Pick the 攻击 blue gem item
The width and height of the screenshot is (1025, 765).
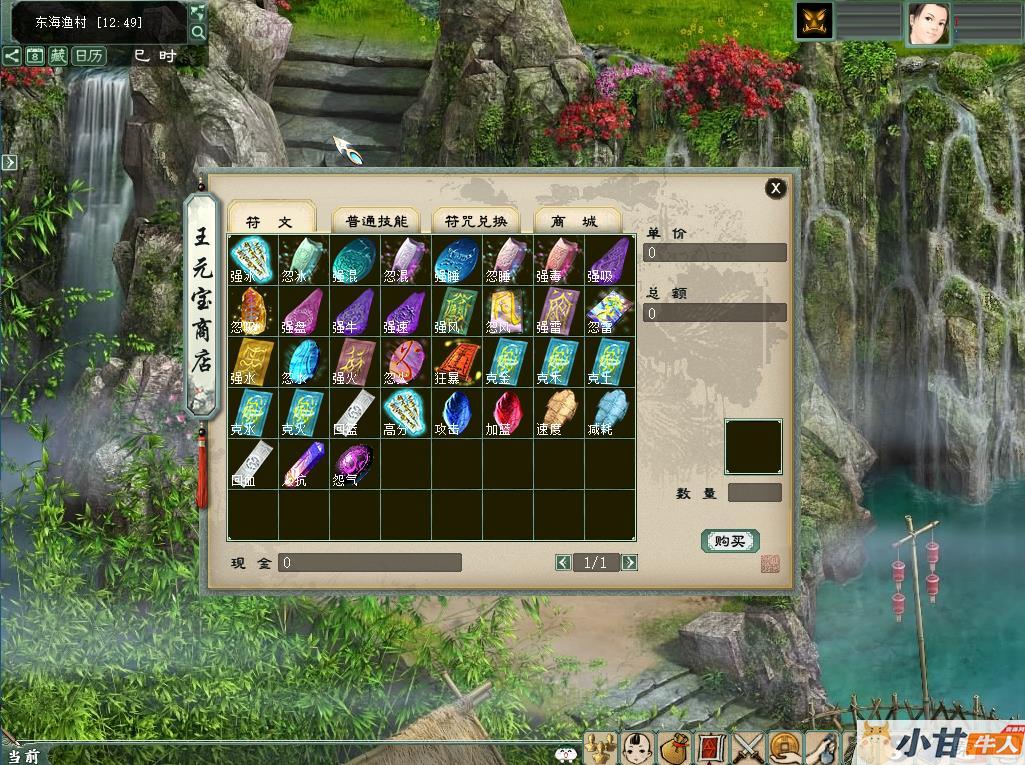click(457, 412)
